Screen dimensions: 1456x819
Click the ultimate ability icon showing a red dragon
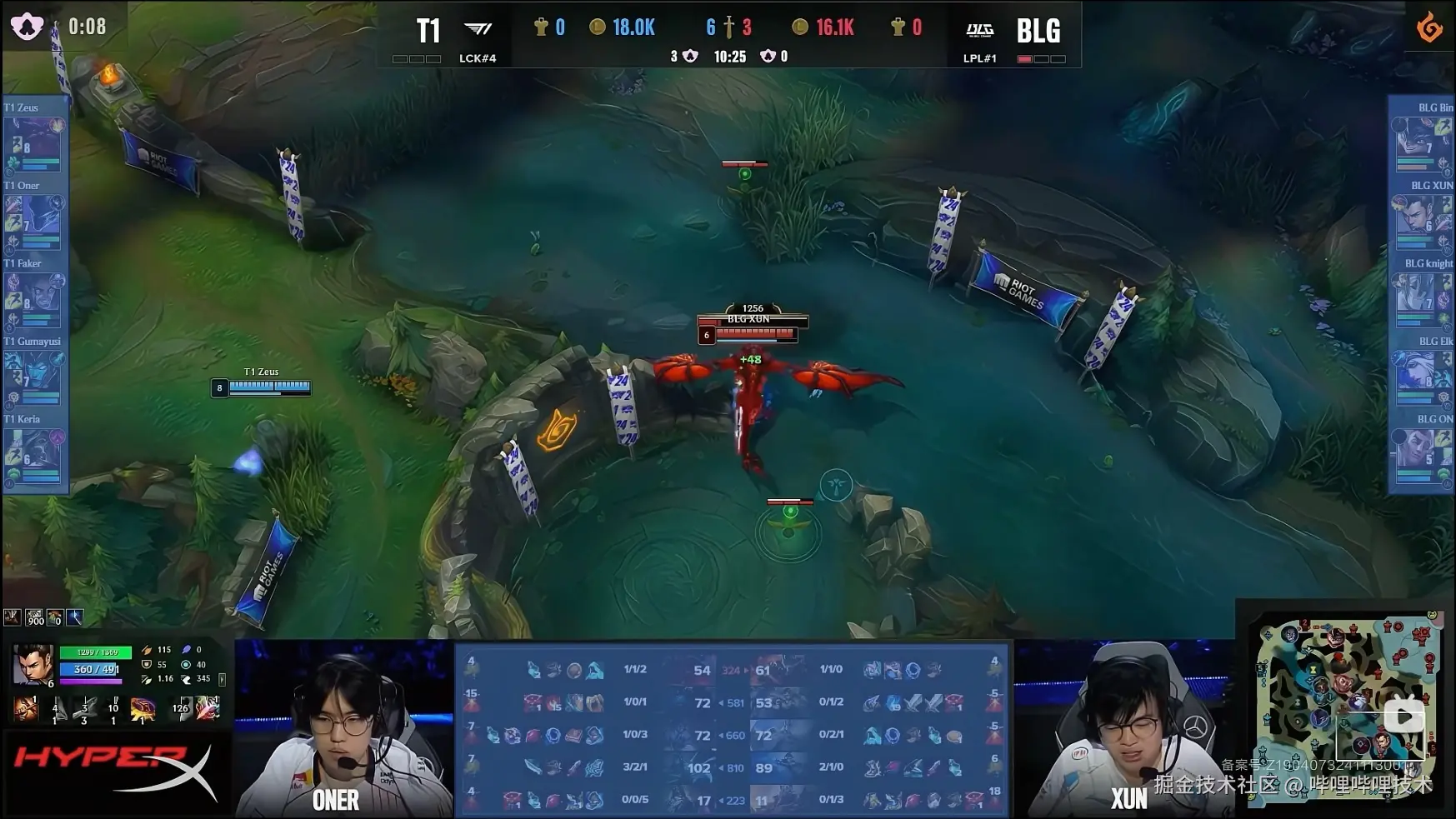143,709
